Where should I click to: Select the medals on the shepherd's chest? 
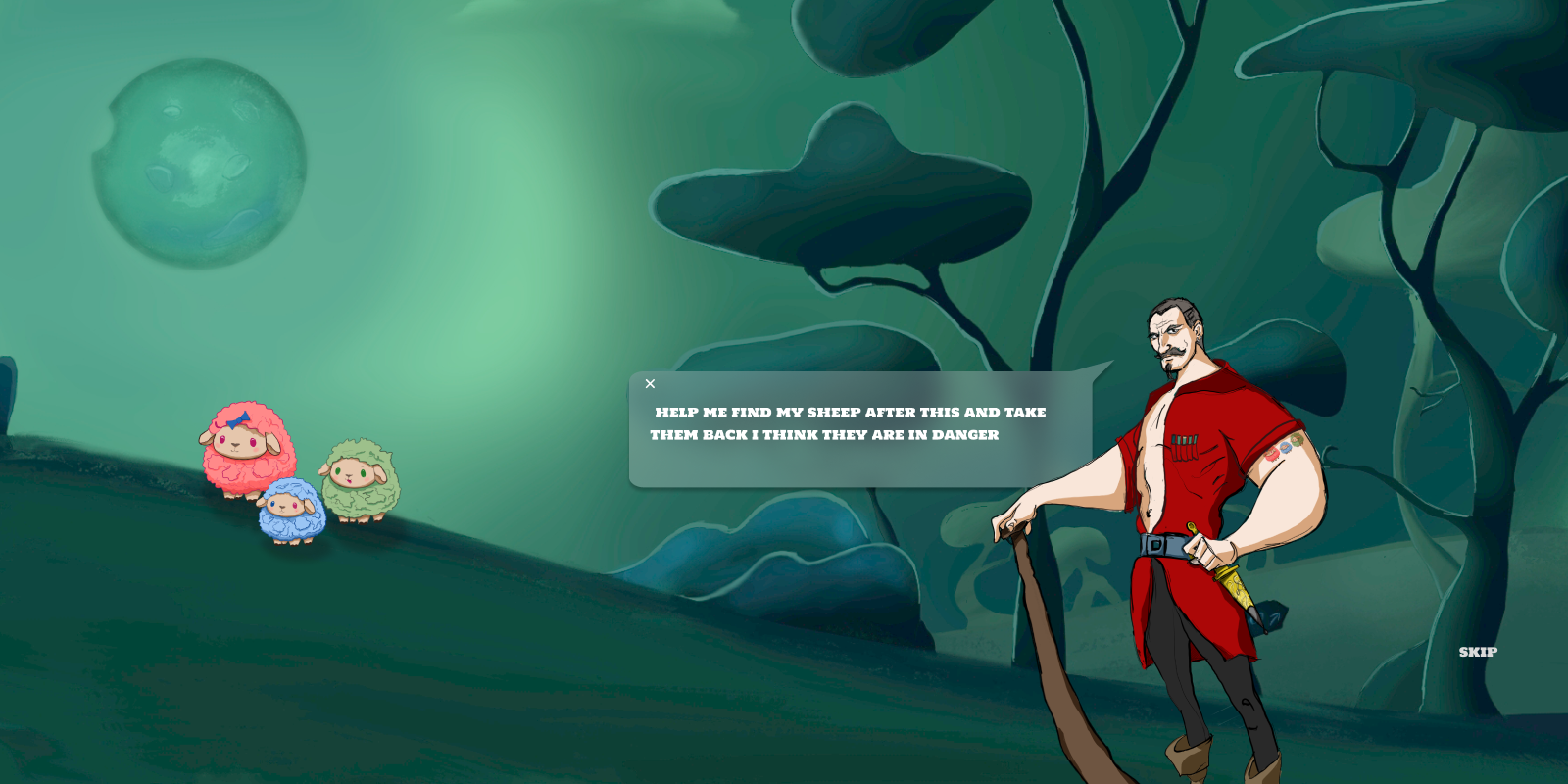pyautogui.click(x=1187, y=446)
